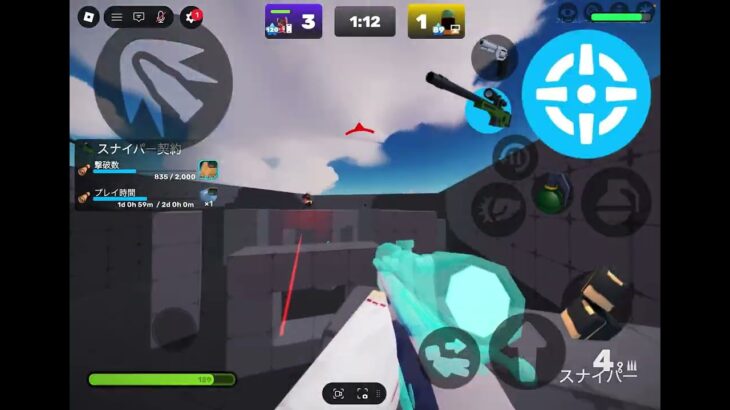The image size is (730, 410).
Task: Toggle the muted microphone icon
Action: [161, 16]
